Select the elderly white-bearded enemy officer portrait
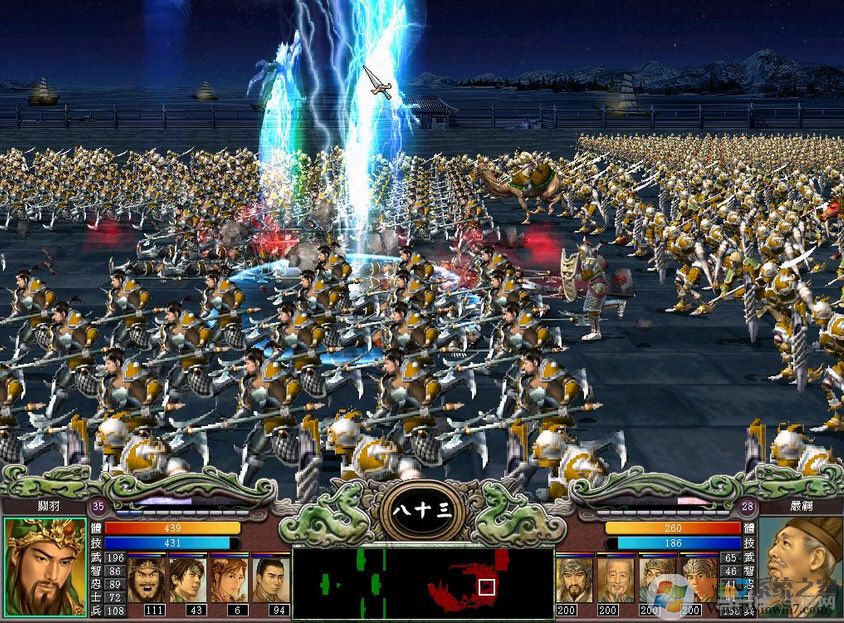Screen dimensions: 844x623 [615, 579]
